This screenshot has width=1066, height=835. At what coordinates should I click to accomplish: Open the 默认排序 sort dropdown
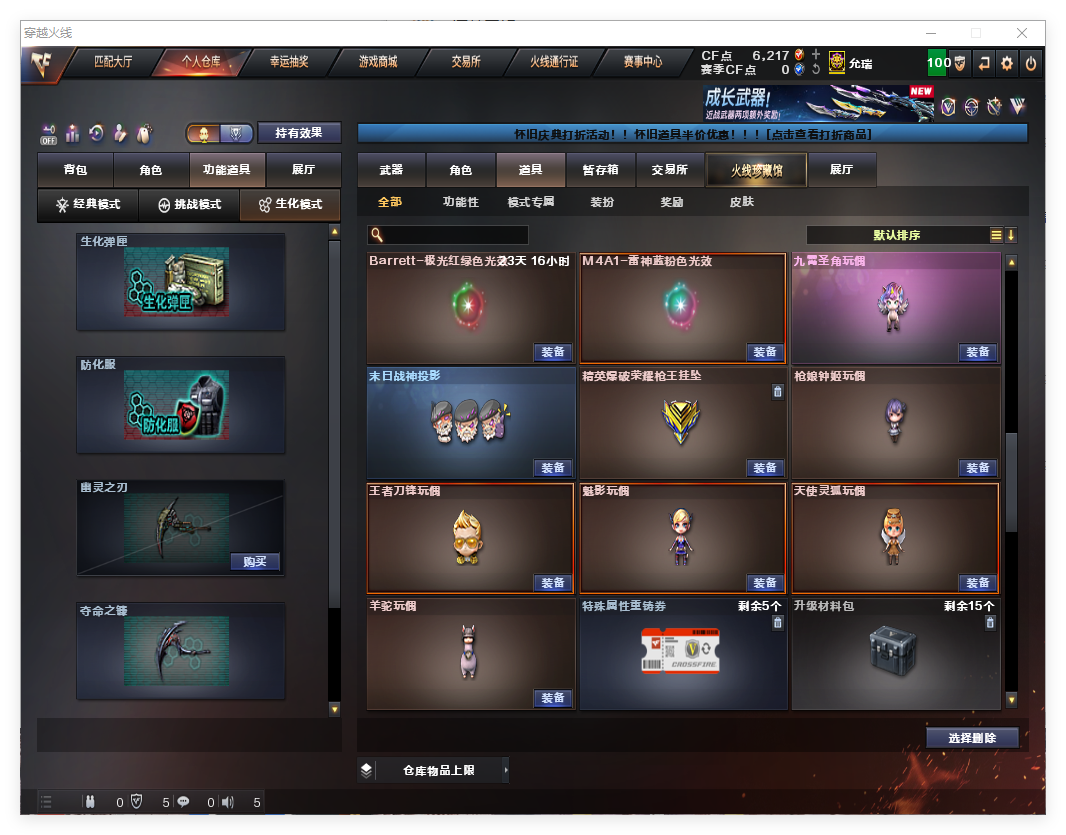[897, 235]
